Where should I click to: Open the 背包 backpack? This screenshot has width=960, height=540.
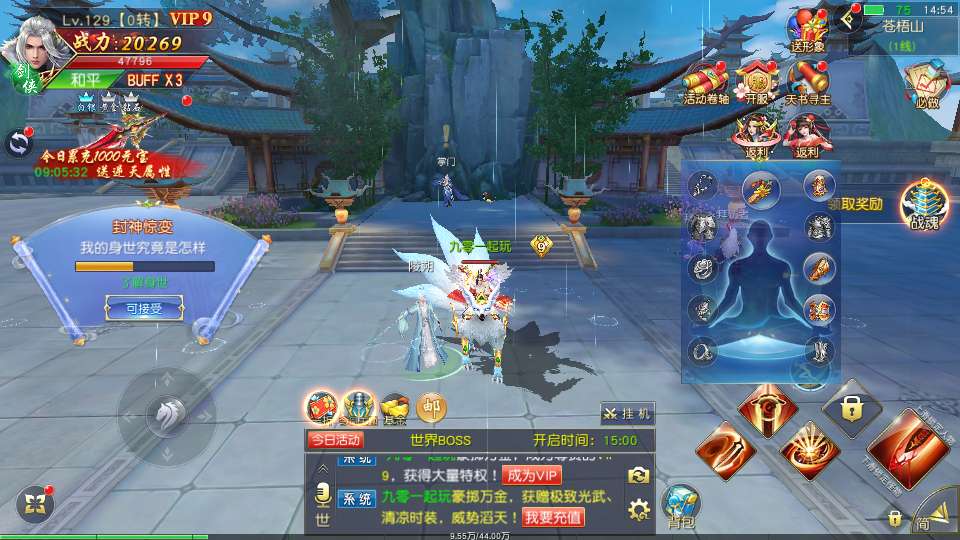[681, 506]
